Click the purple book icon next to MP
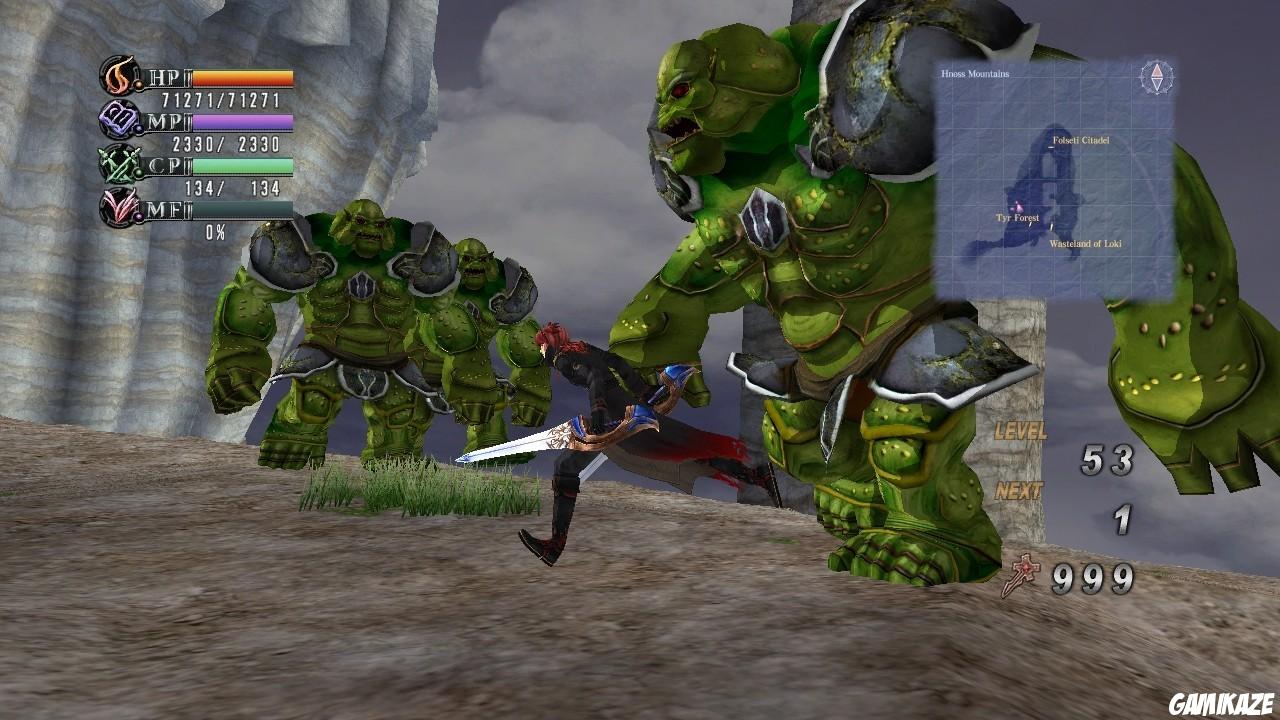The image size is (1280, 720). pyautogui.click(x=118, y=119)
